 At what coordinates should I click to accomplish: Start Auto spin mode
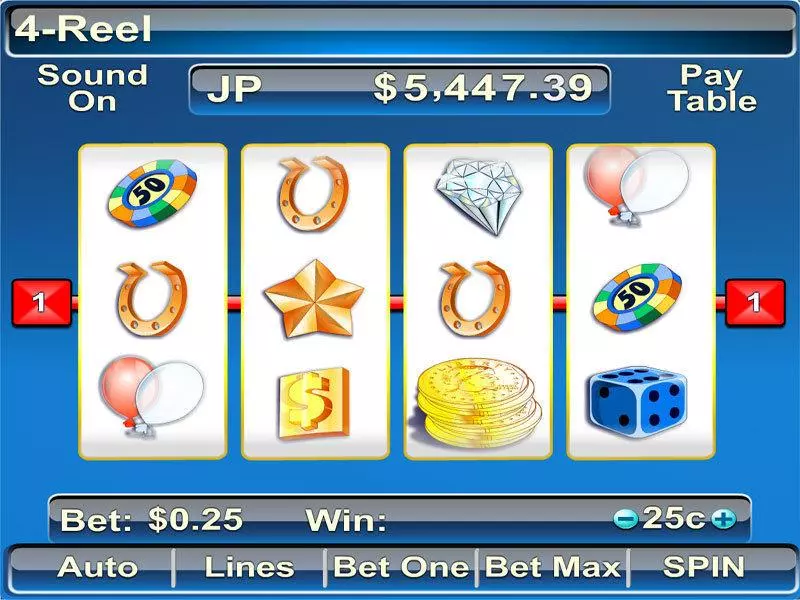pos(97,567)
